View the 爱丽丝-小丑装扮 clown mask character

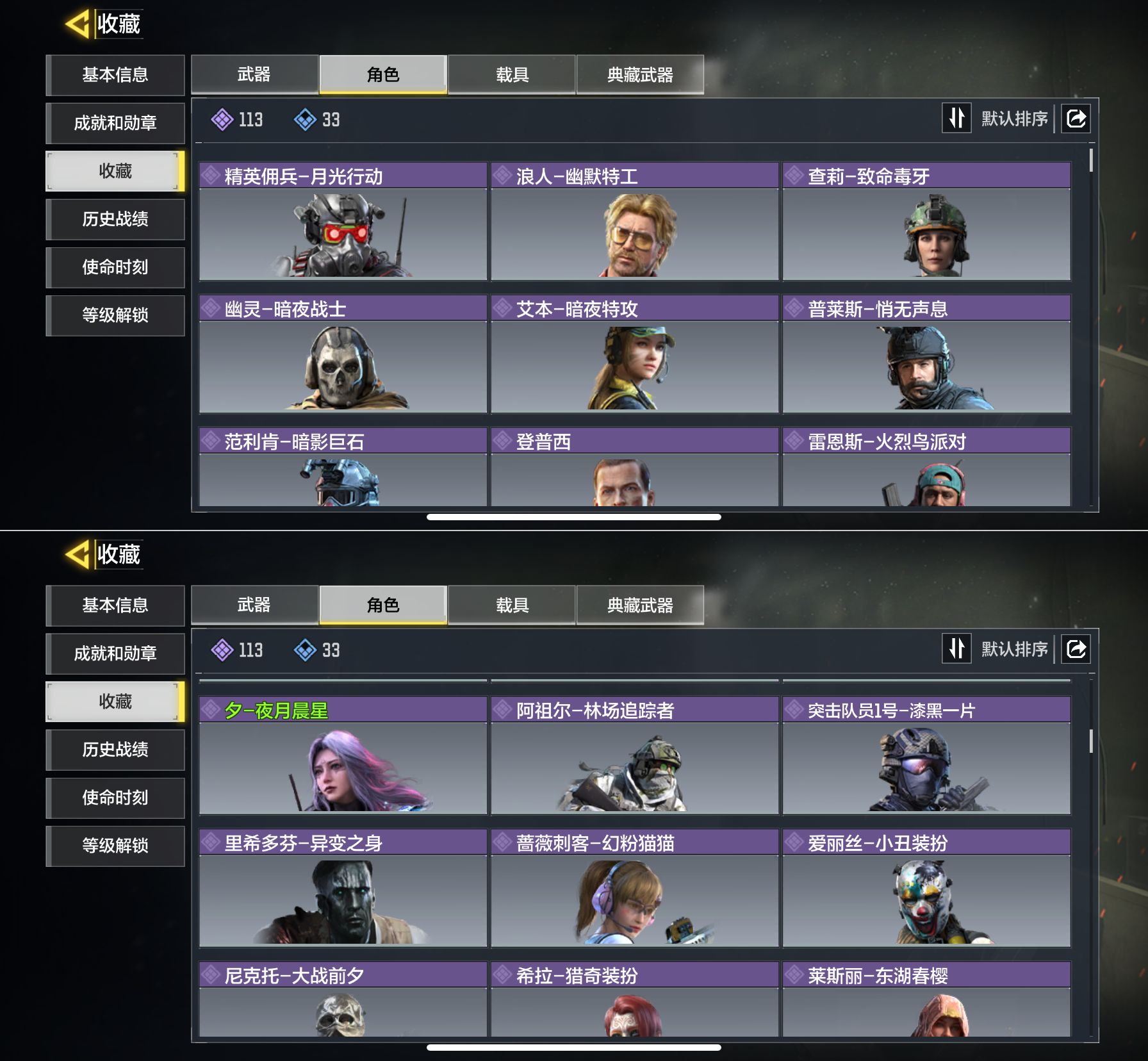click(x=926, y=889)
